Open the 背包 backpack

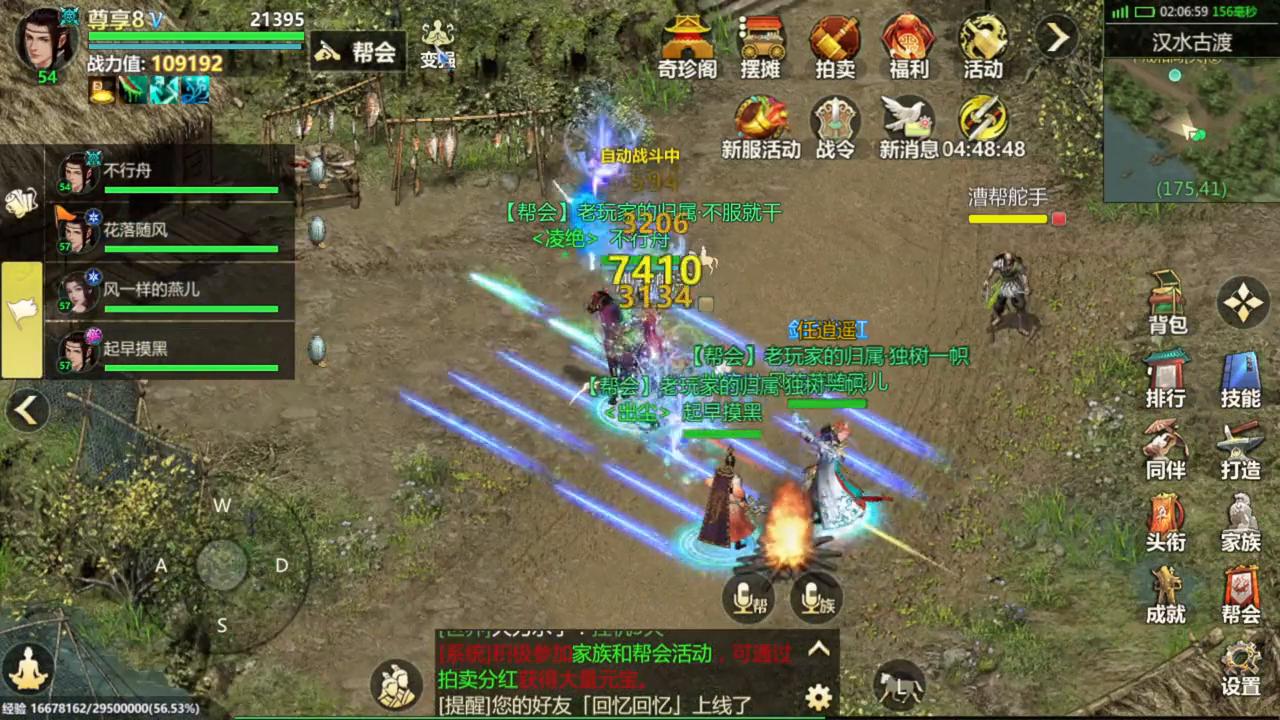point(1167,302)
